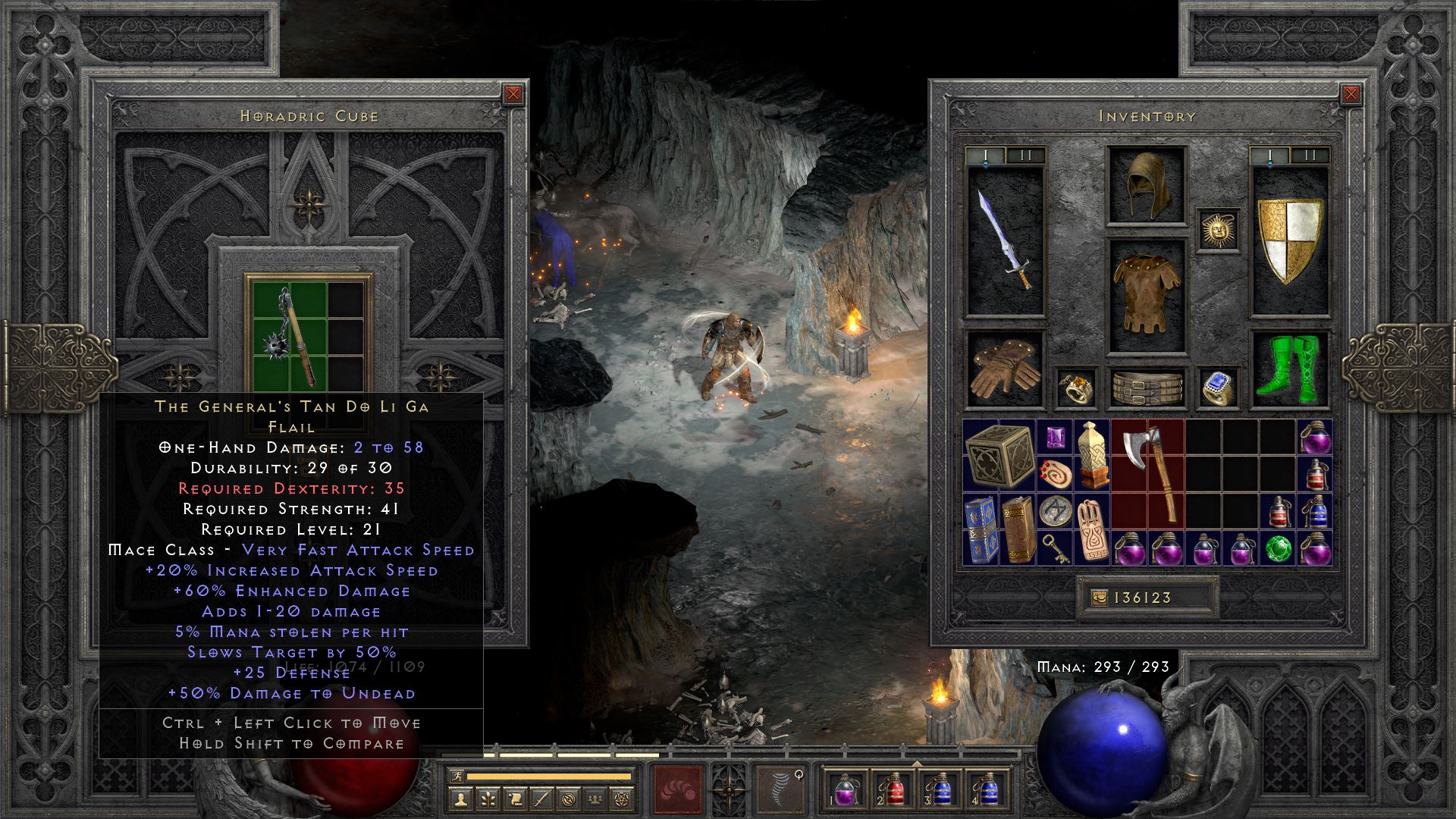Viewport: 1456px width, 819px height.
Task: Toggle the run/walk button
Action: coord(456,776)
